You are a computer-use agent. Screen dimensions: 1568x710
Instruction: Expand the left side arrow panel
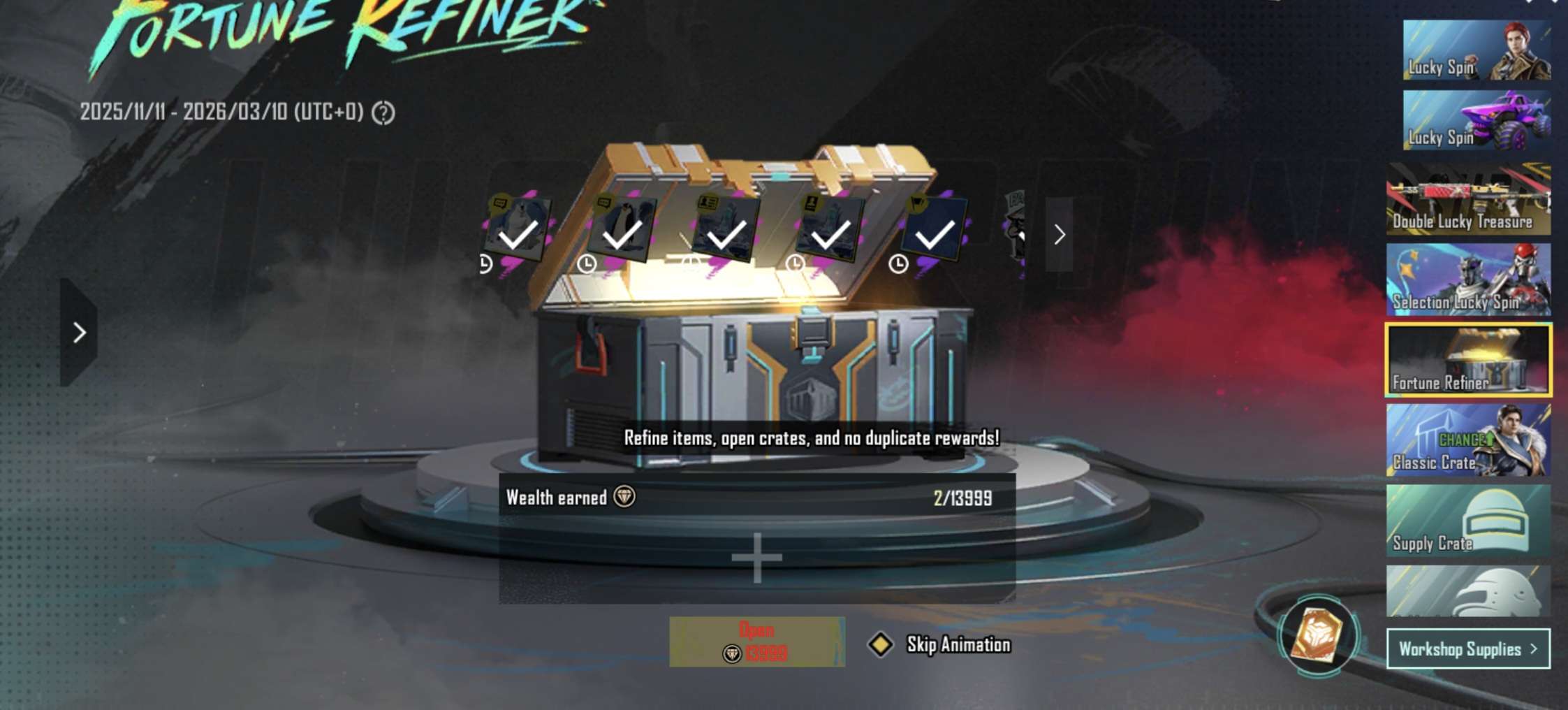tap(79, 333)
